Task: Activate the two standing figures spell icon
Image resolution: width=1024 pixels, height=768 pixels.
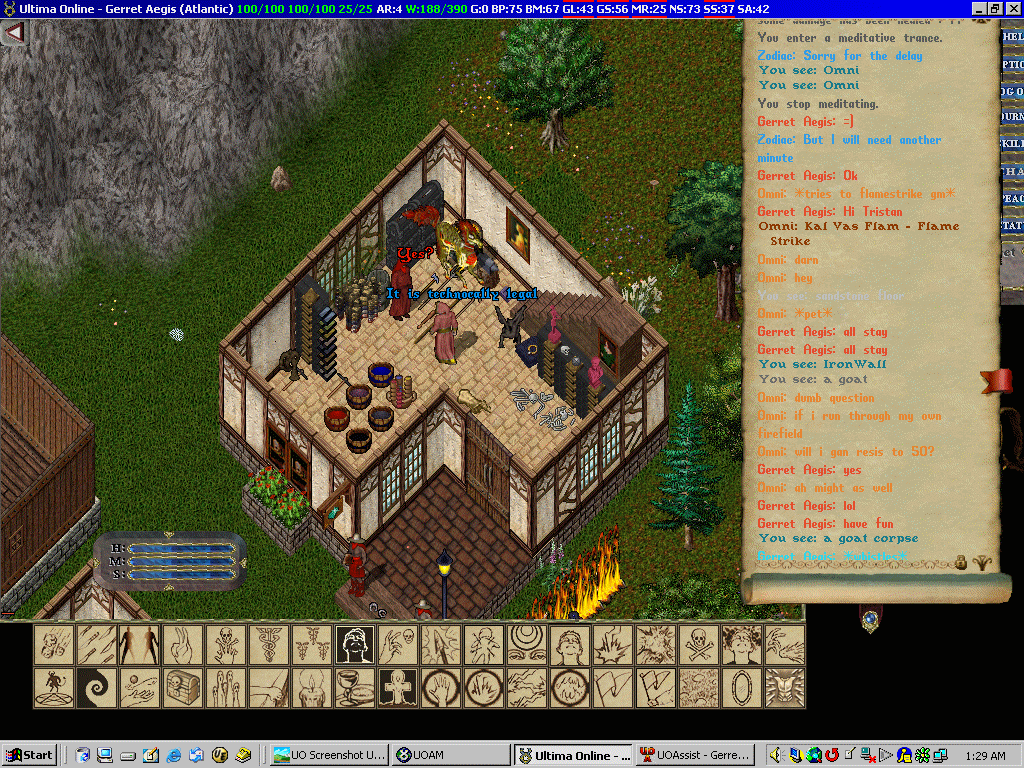Action: tap(140, 645)
